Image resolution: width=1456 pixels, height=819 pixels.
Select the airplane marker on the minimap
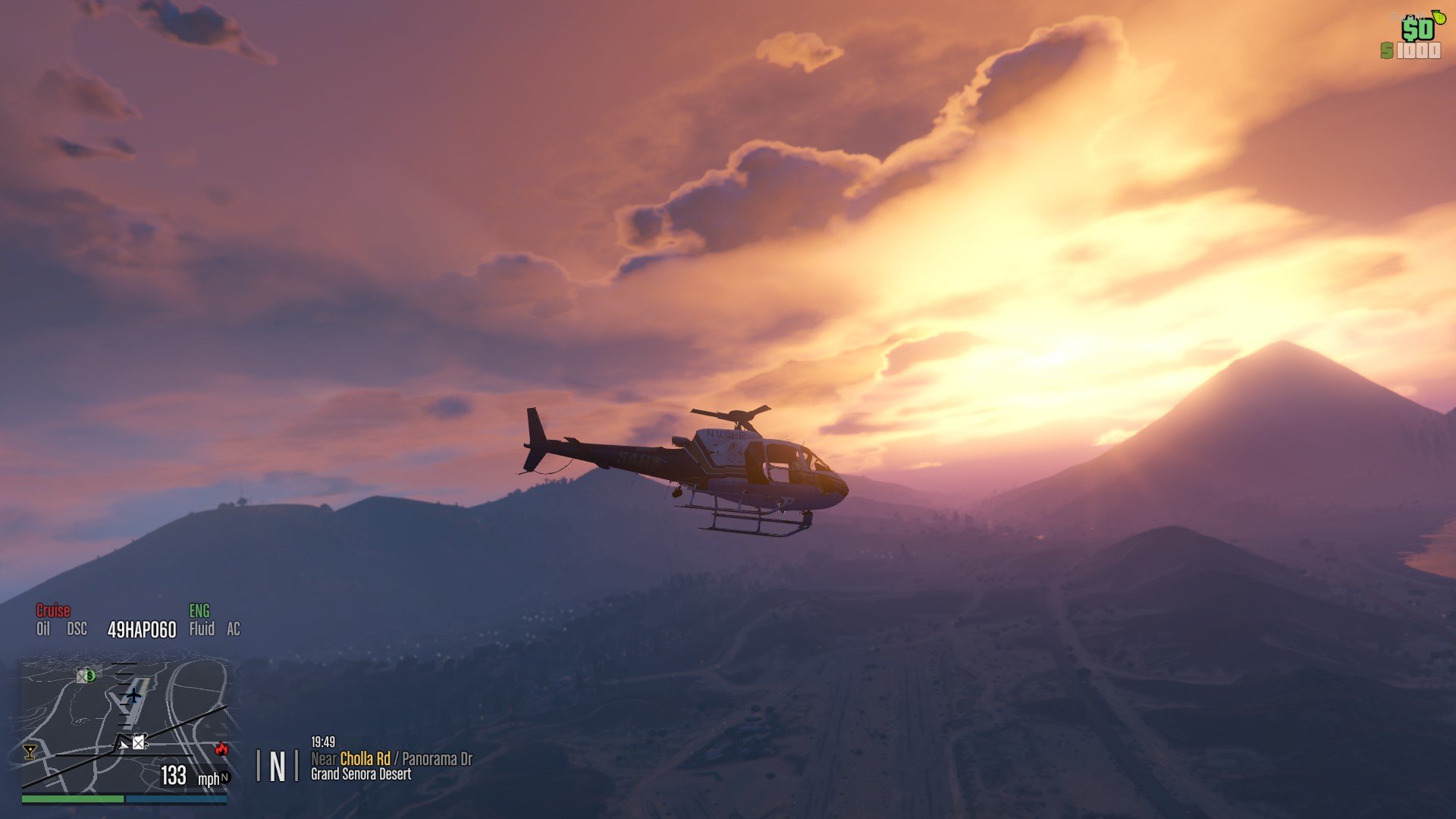[134, 695]
